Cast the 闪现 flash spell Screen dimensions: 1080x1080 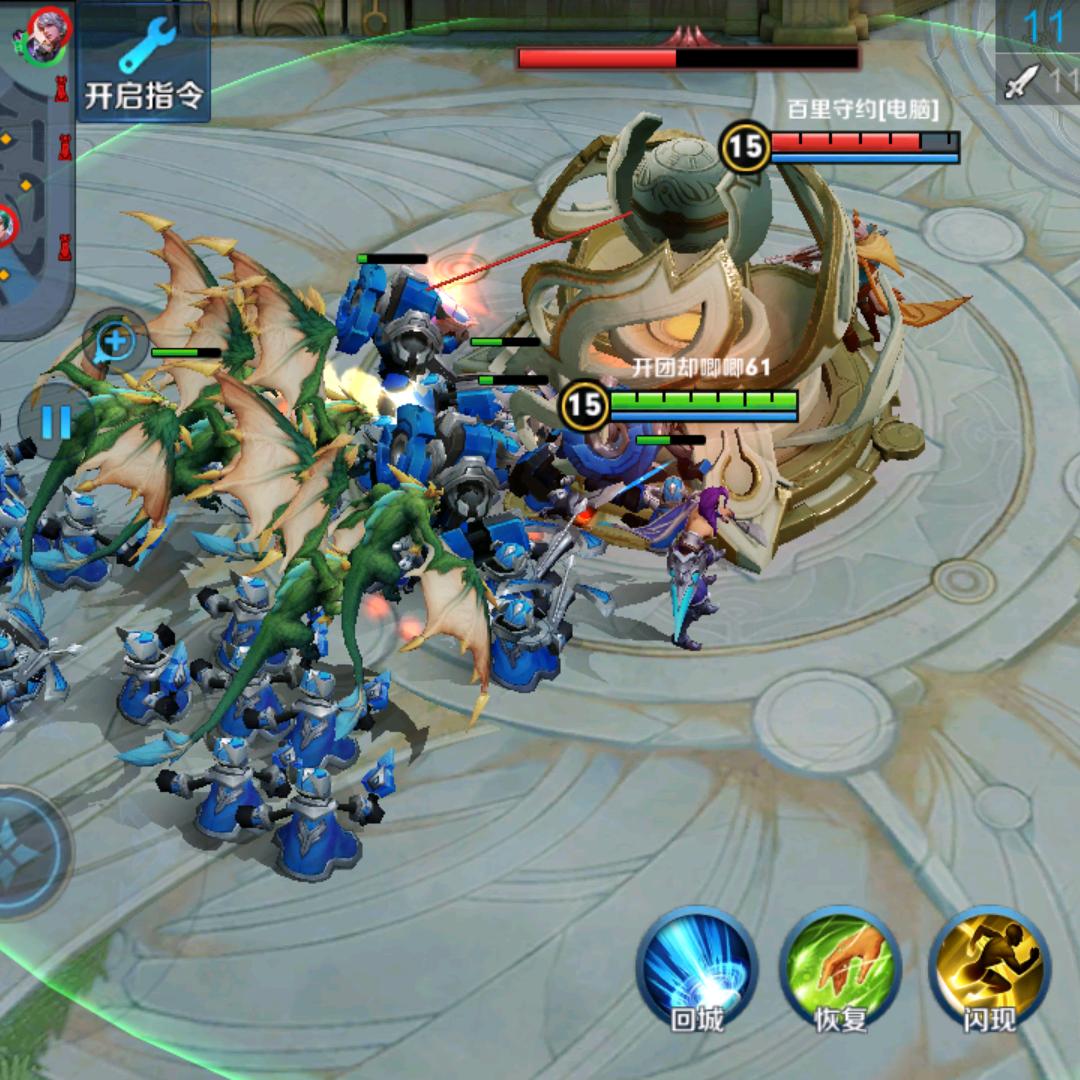(989, 966)
